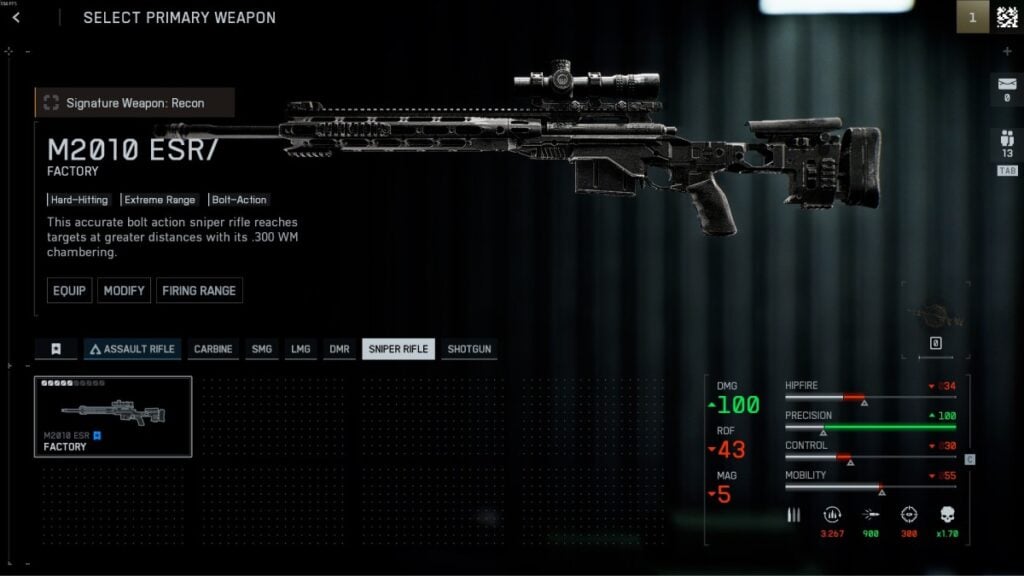Equip the M2010 ESR rifle
This screenshot has height=576, width=1024.
[69, 291]
